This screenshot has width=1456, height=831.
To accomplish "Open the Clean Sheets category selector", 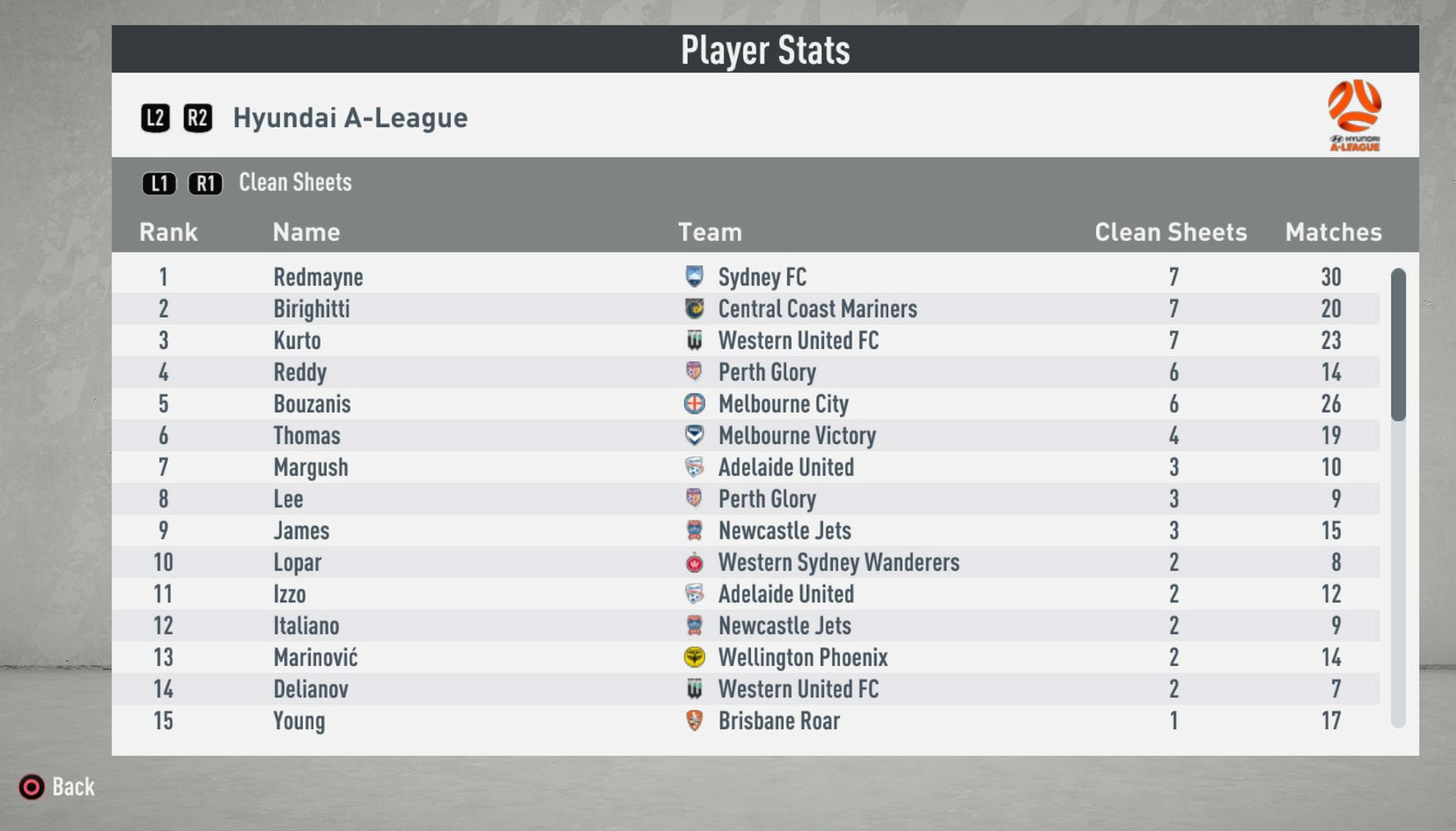I will coord(295,182).
